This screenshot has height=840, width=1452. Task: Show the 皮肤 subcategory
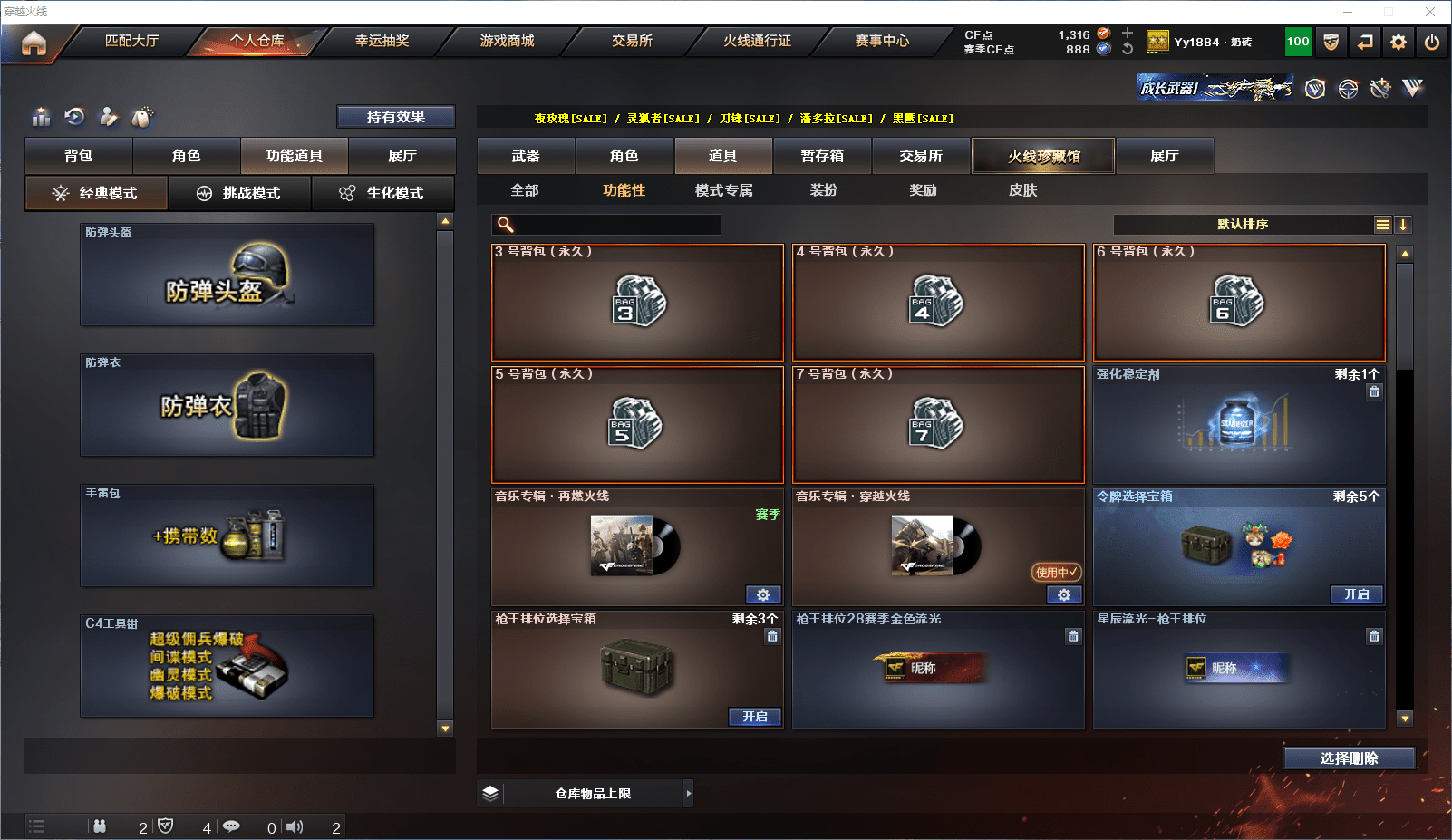(x=1022, y=190)
